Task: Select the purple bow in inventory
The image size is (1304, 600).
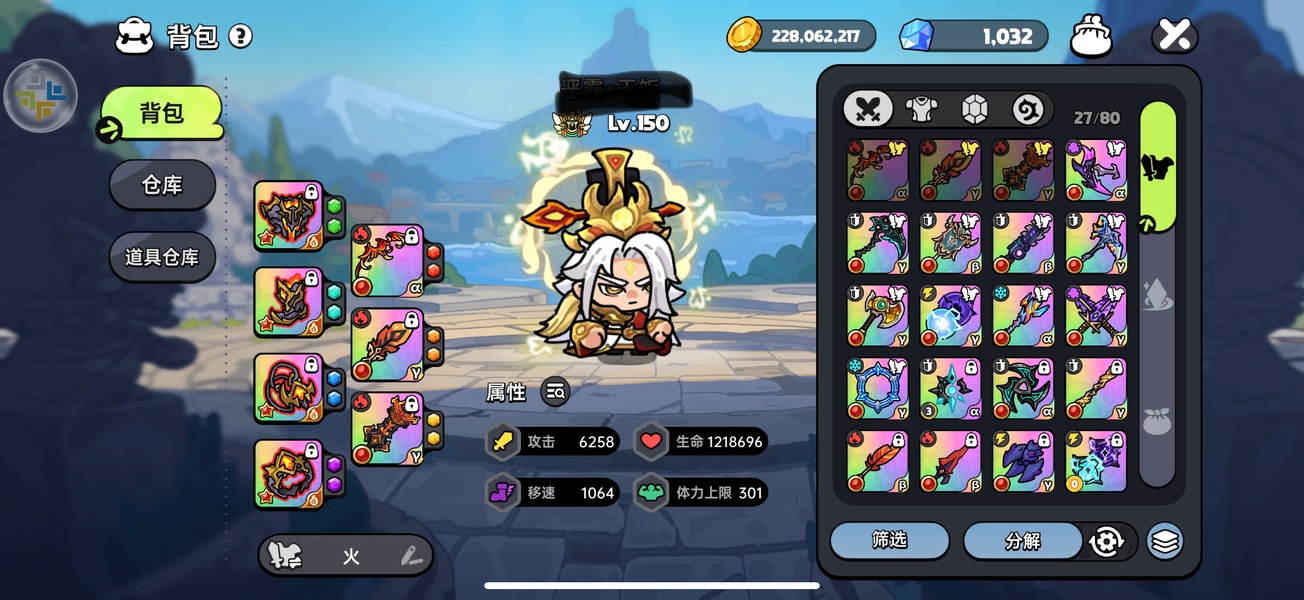Action: [1096, 170]
